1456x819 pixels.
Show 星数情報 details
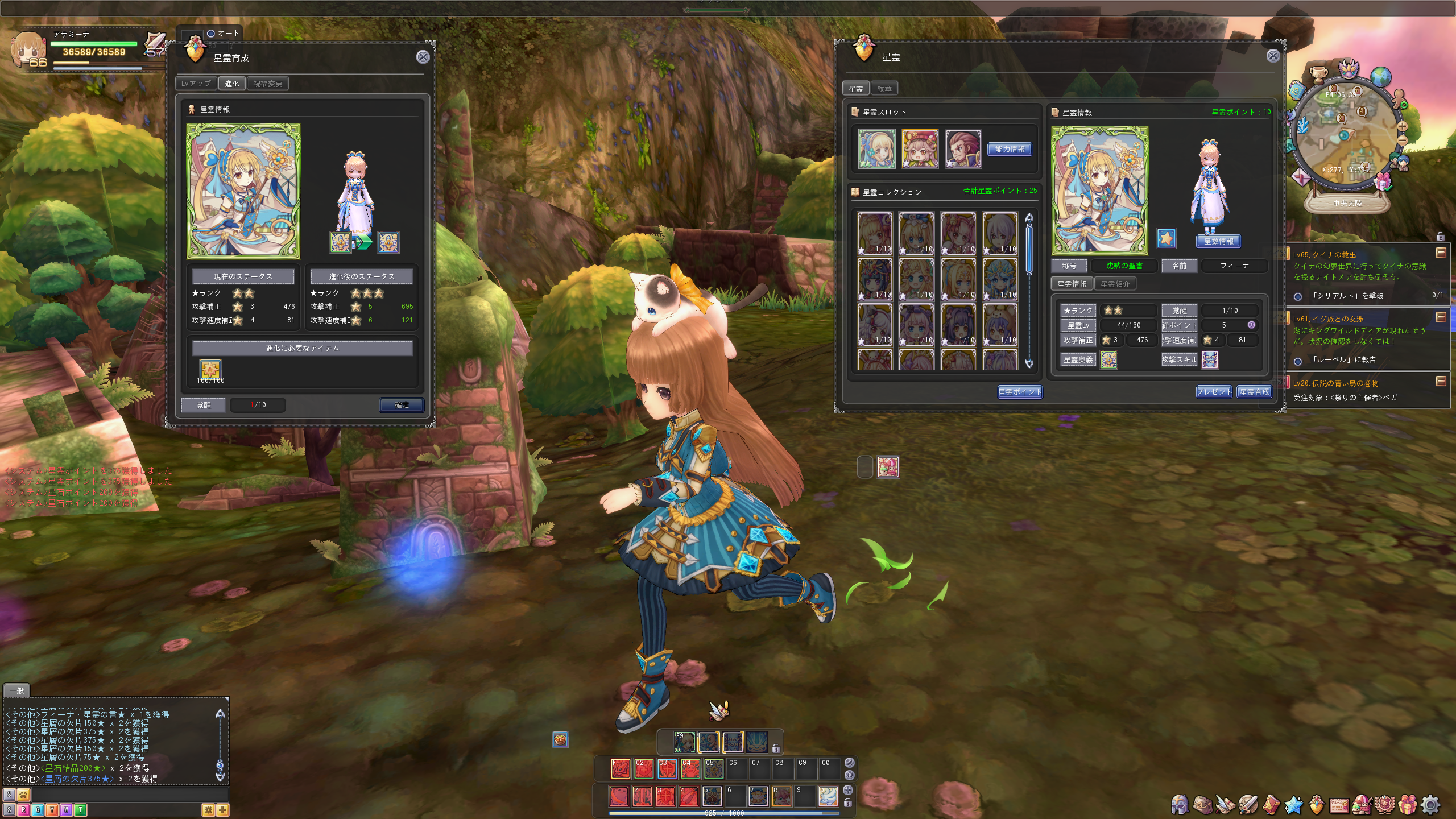[1218, 241]
